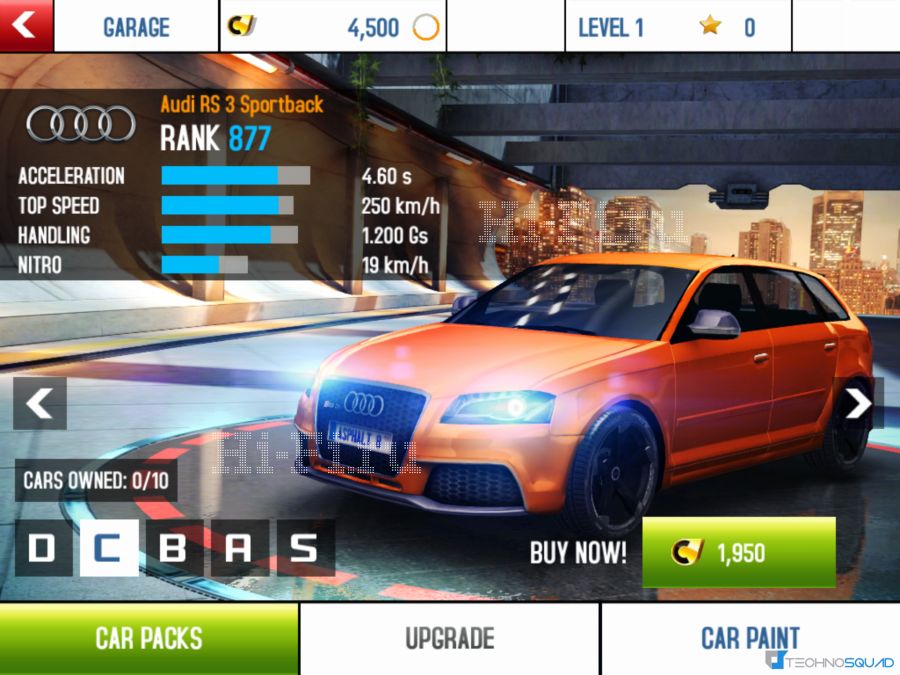The image size is (900, 675).
Task: Select the C class filter
Action: pyautogui.click(x=108, y=548)
